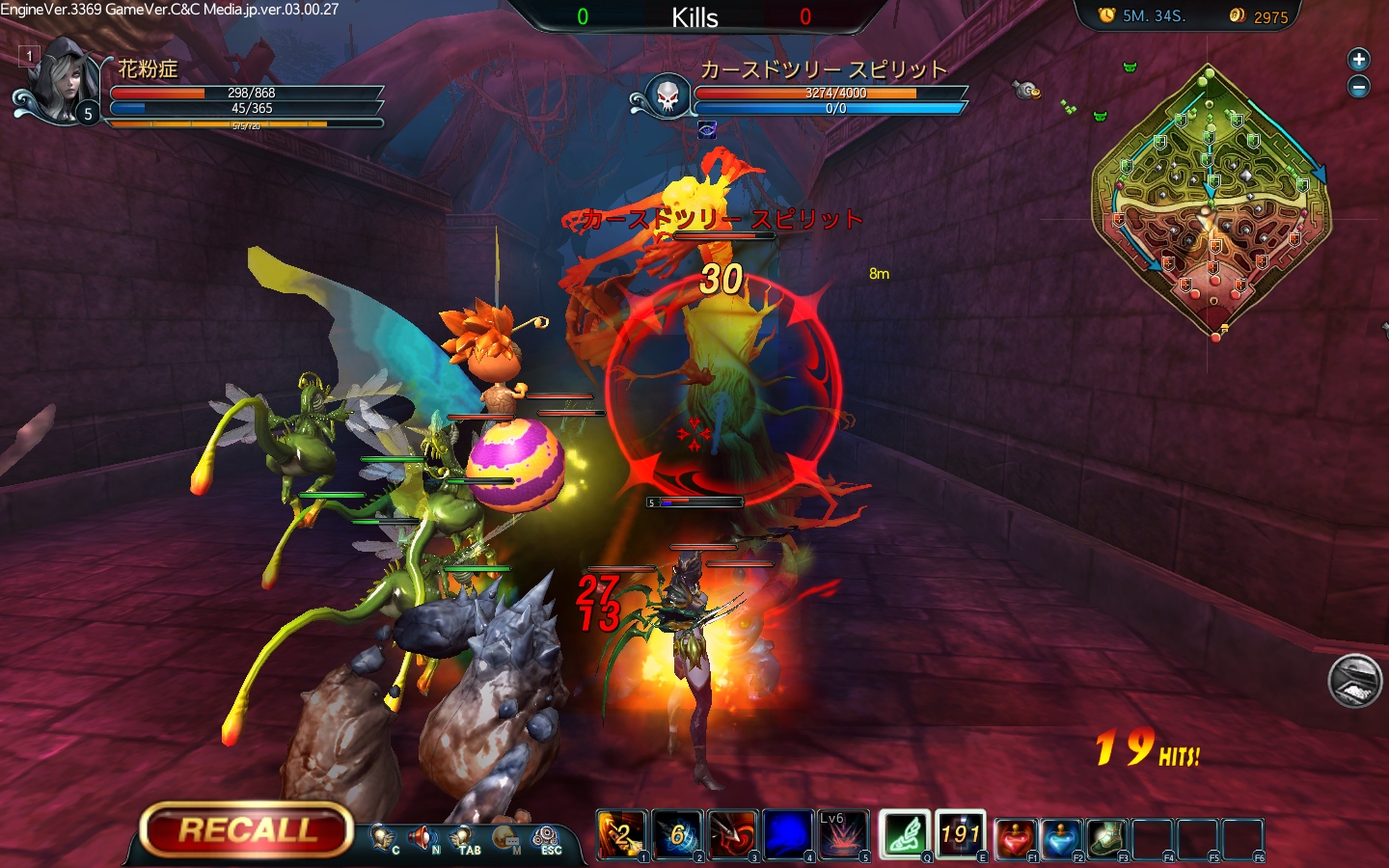This screenshot has height=868, width=1389.
Task: Trigger the blue swirl skill in slot 4
Action: [788, 834]
